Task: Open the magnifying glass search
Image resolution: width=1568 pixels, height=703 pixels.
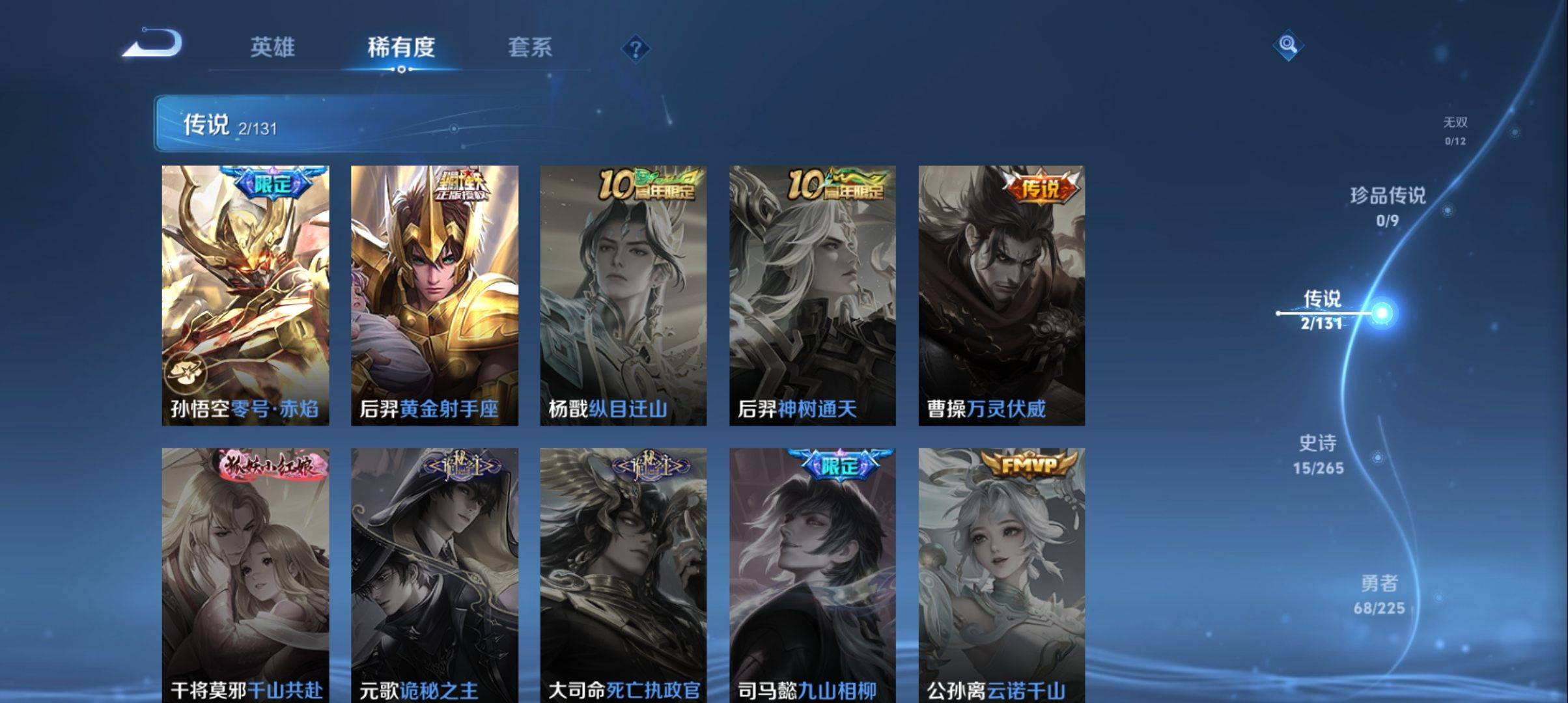Action: 1287,45
